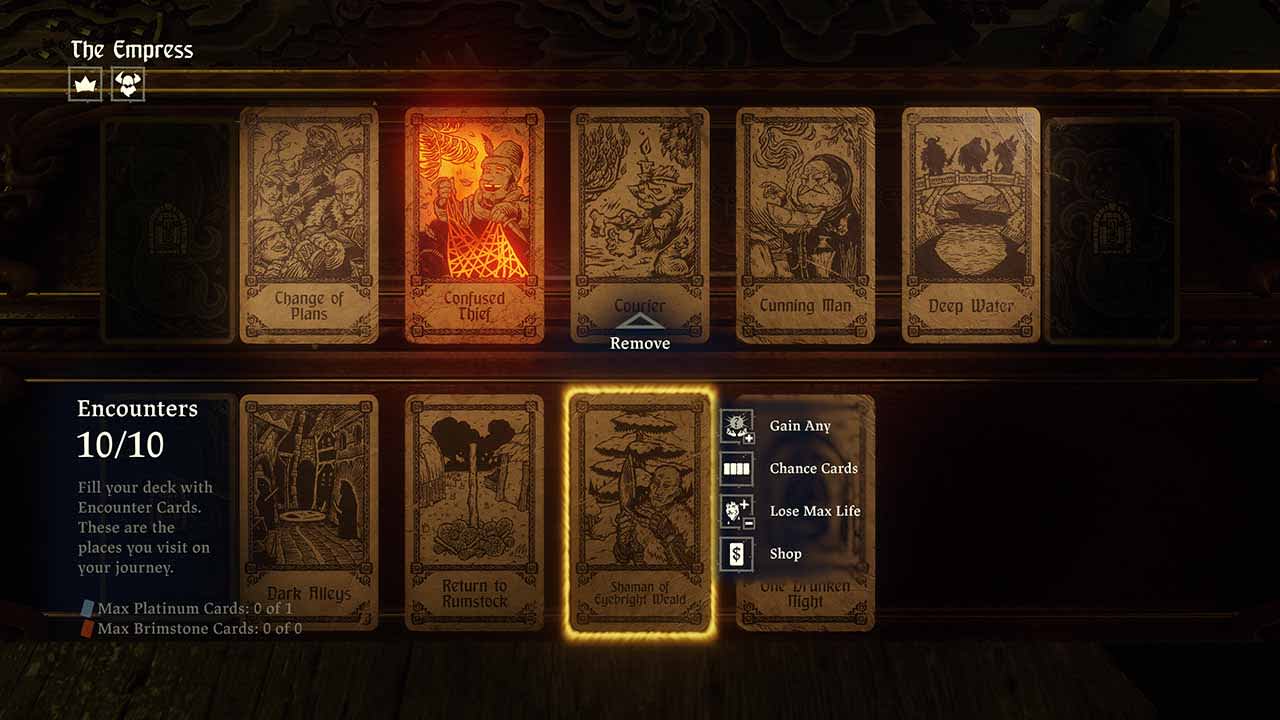Remove the Courier card from the deck
This screenshot has width=1280, height=720.
[639, 343]
